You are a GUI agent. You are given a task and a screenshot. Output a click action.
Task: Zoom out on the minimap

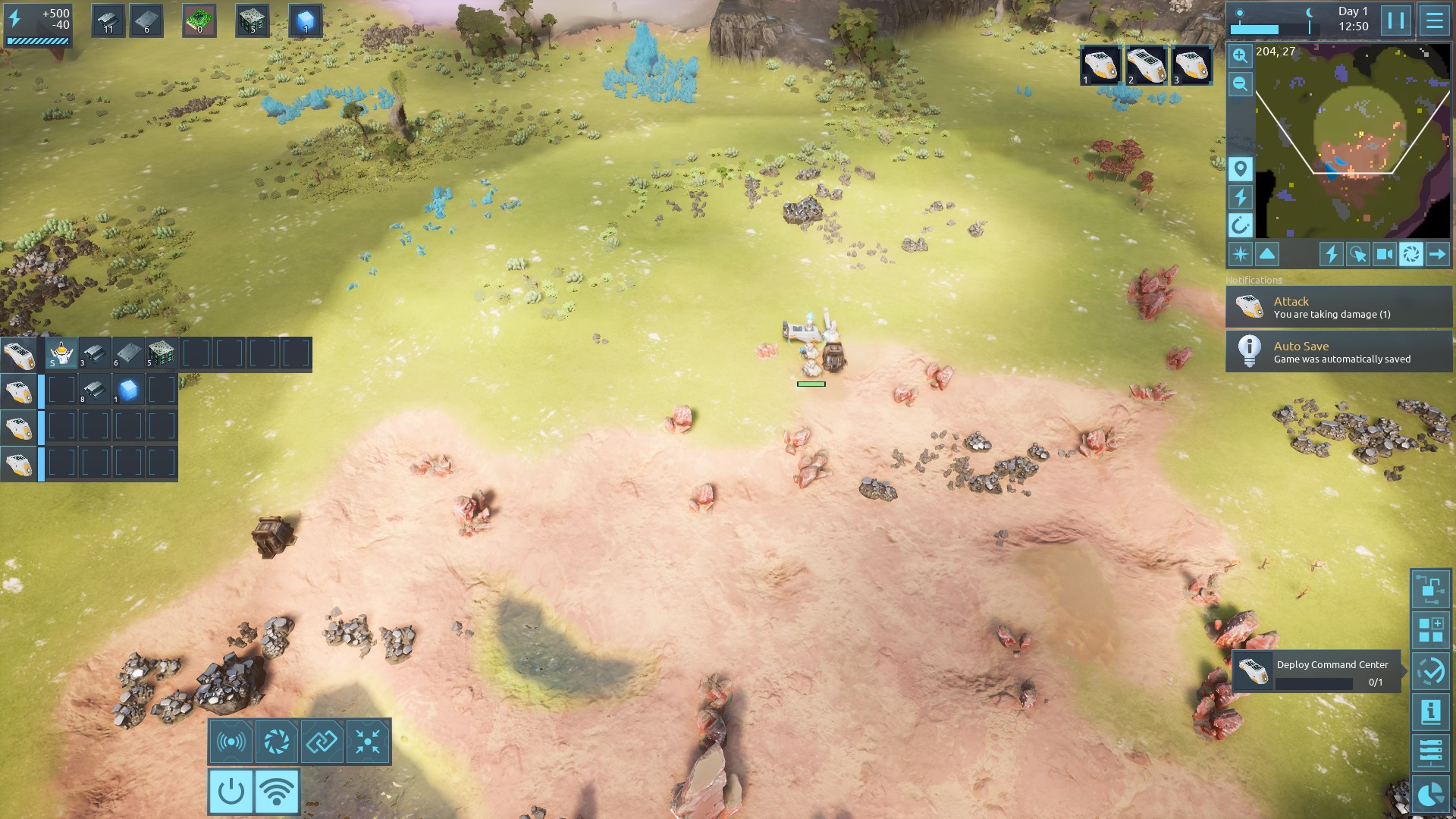[x=1240, y=84]
